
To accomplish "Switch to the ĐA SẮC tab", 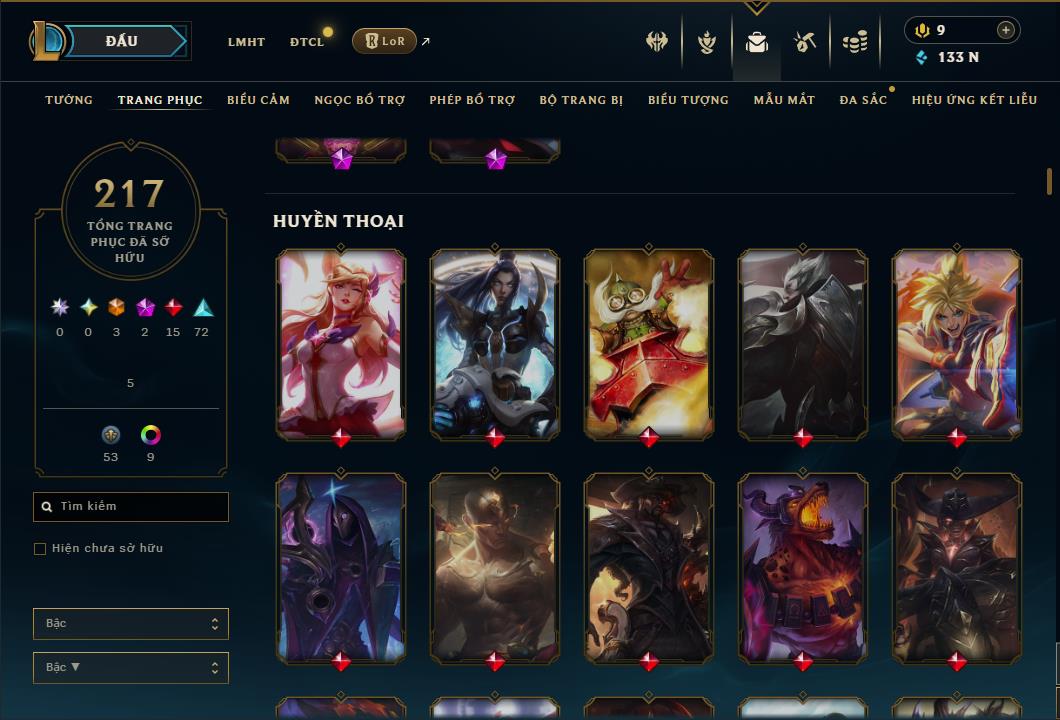I will 863,100.
